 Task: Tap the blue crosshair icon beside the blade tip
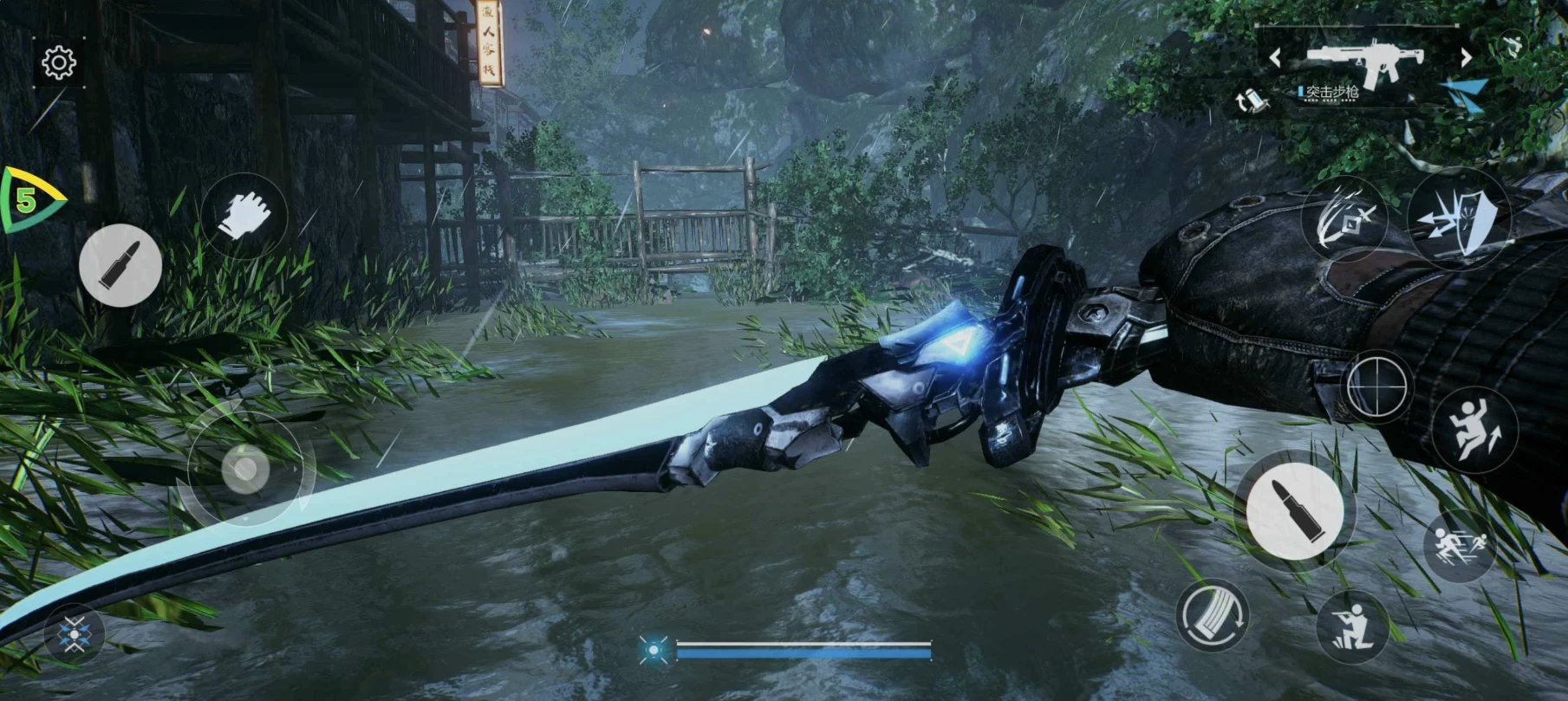pos(75,636)
